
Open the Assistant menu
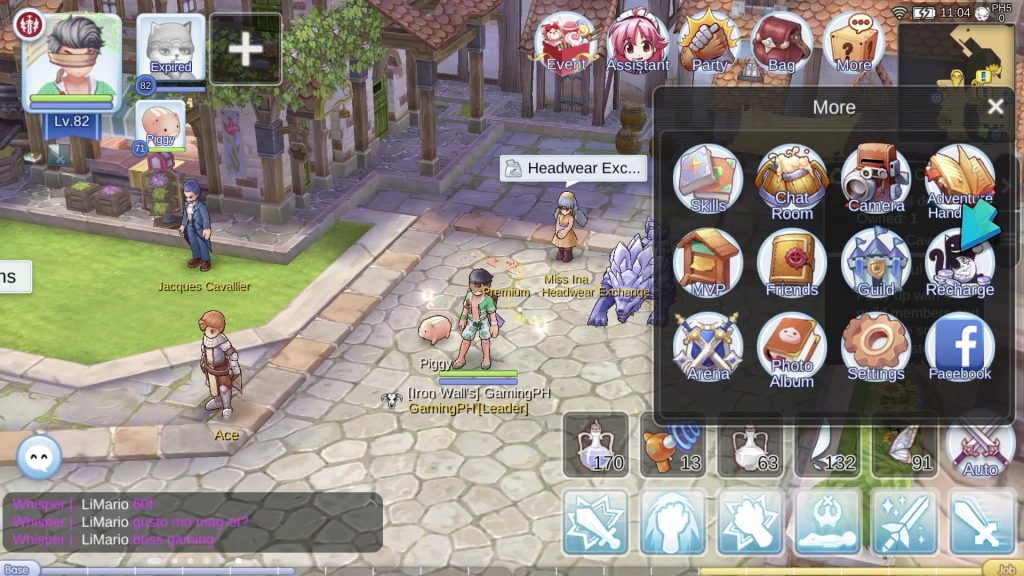637,44
